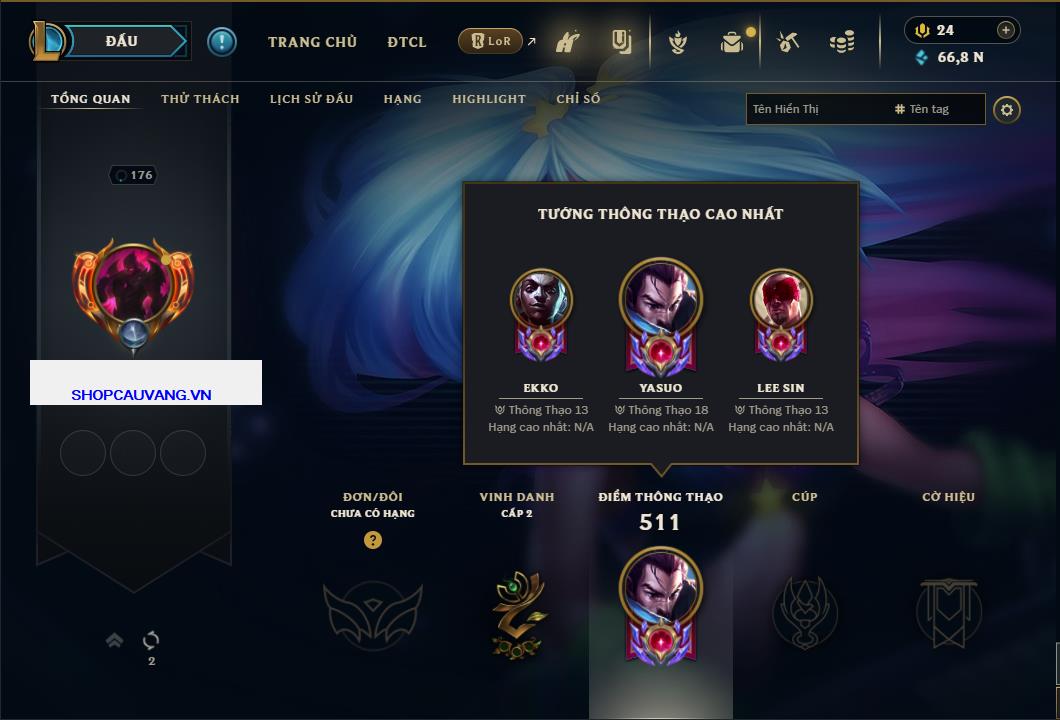
Task: Select the Ekko mastery portrait
Action: click(x=541, y=300)
